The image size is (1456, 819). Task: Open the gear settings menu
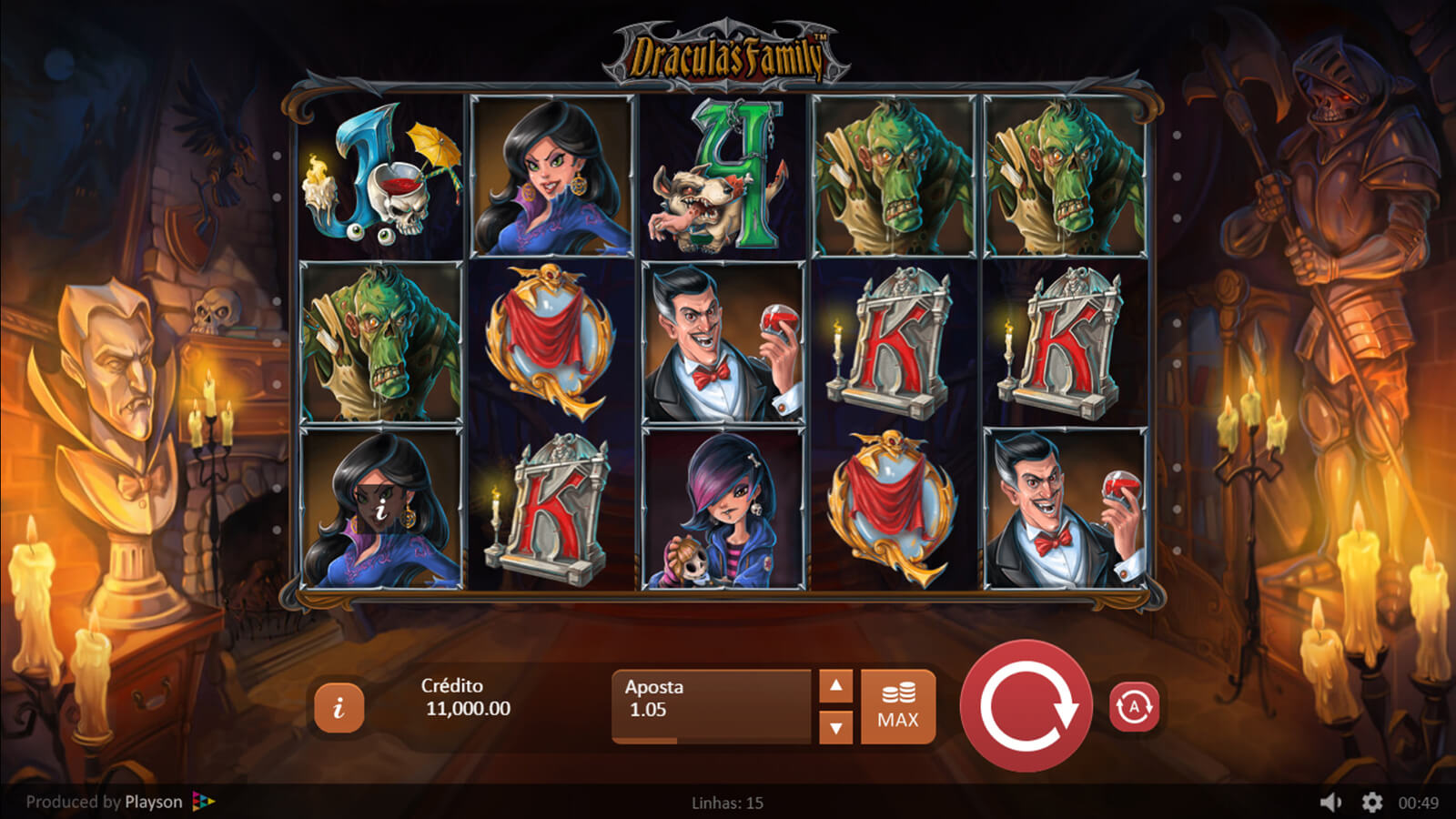(x=1371, y=802)
